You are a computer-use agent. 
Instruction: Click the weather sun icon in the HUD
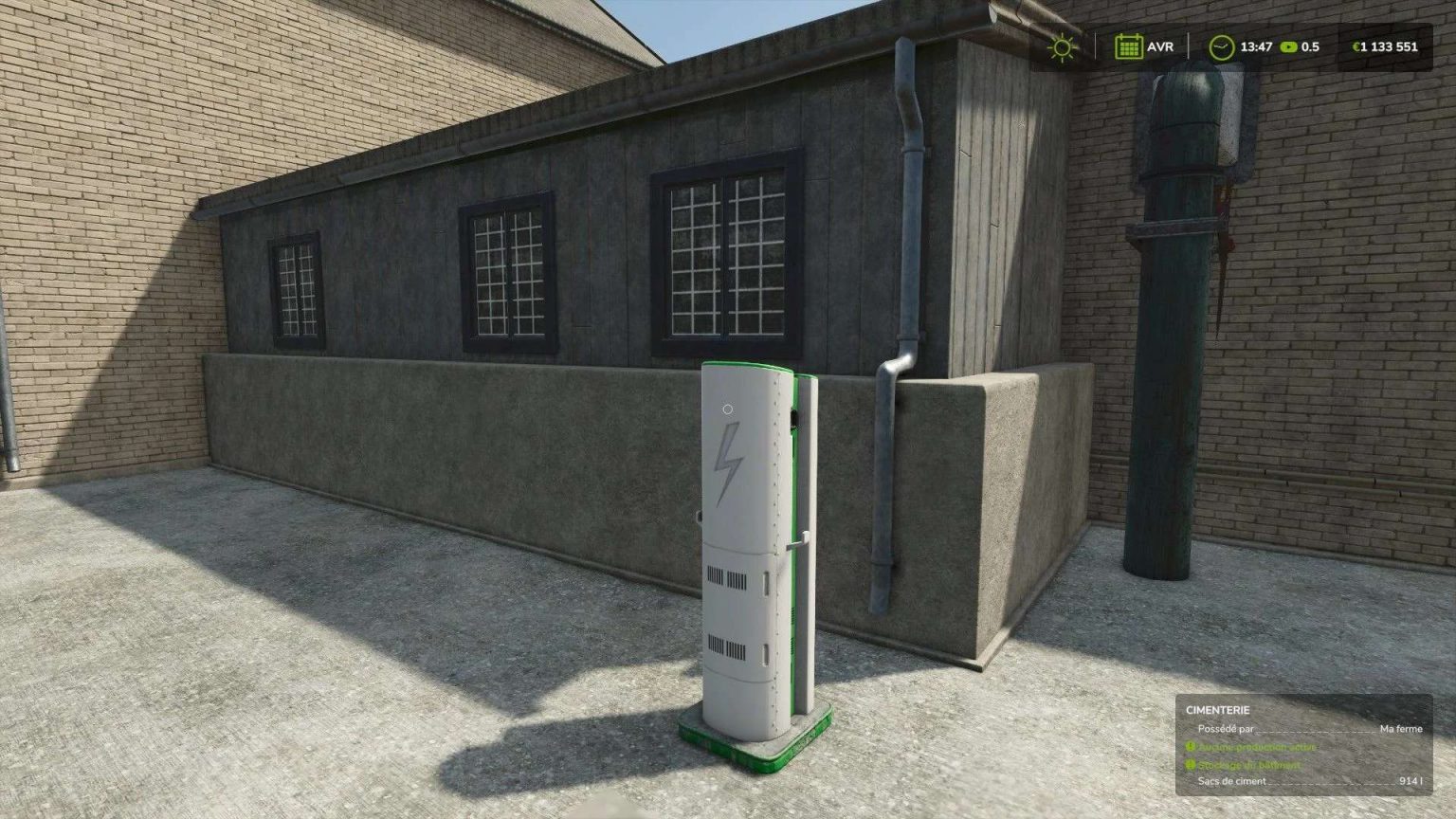pyautogui.click(x=1062, y=45)
